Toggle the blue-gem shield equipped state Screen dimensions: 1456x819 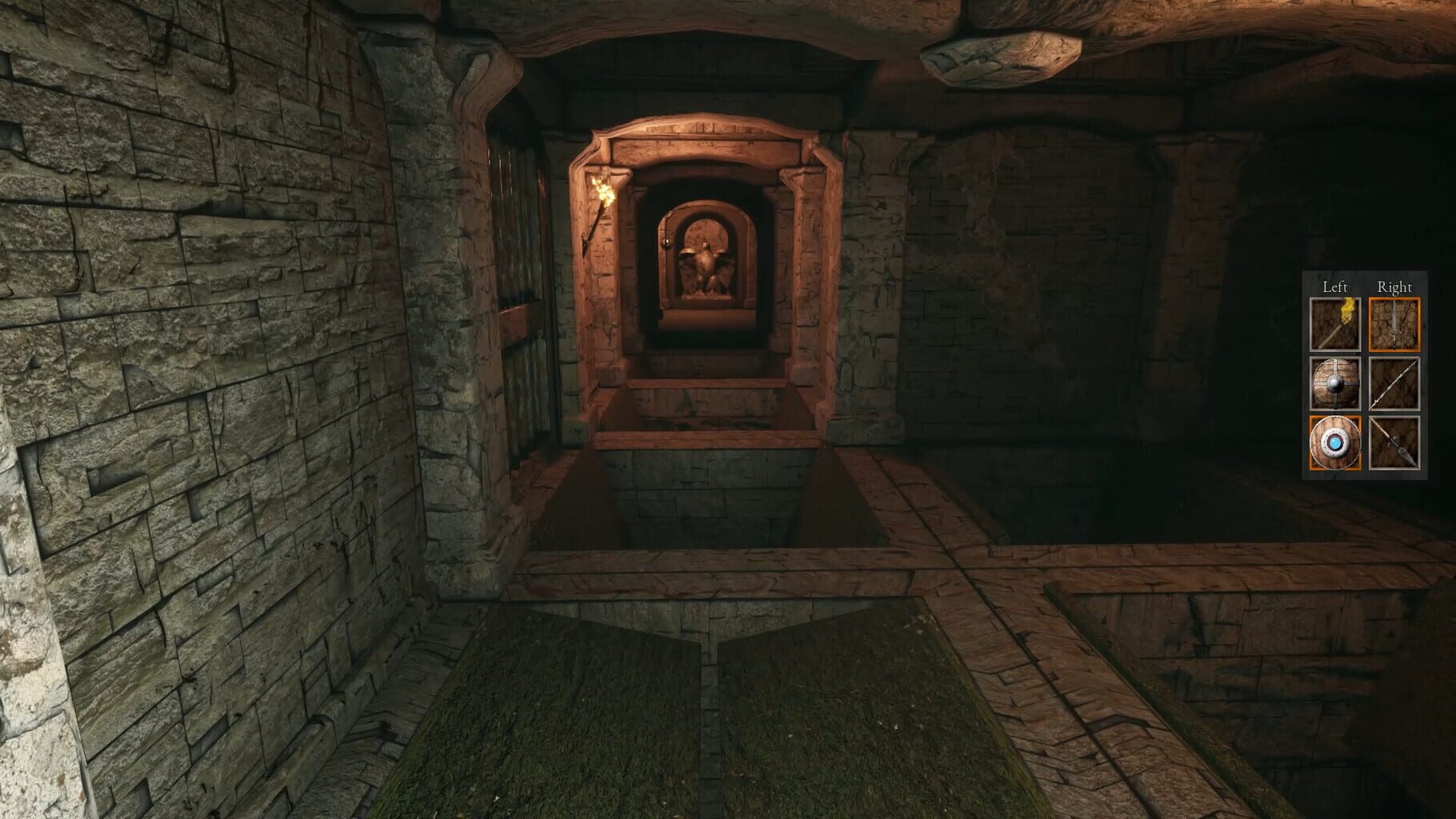coord(1335,442)
